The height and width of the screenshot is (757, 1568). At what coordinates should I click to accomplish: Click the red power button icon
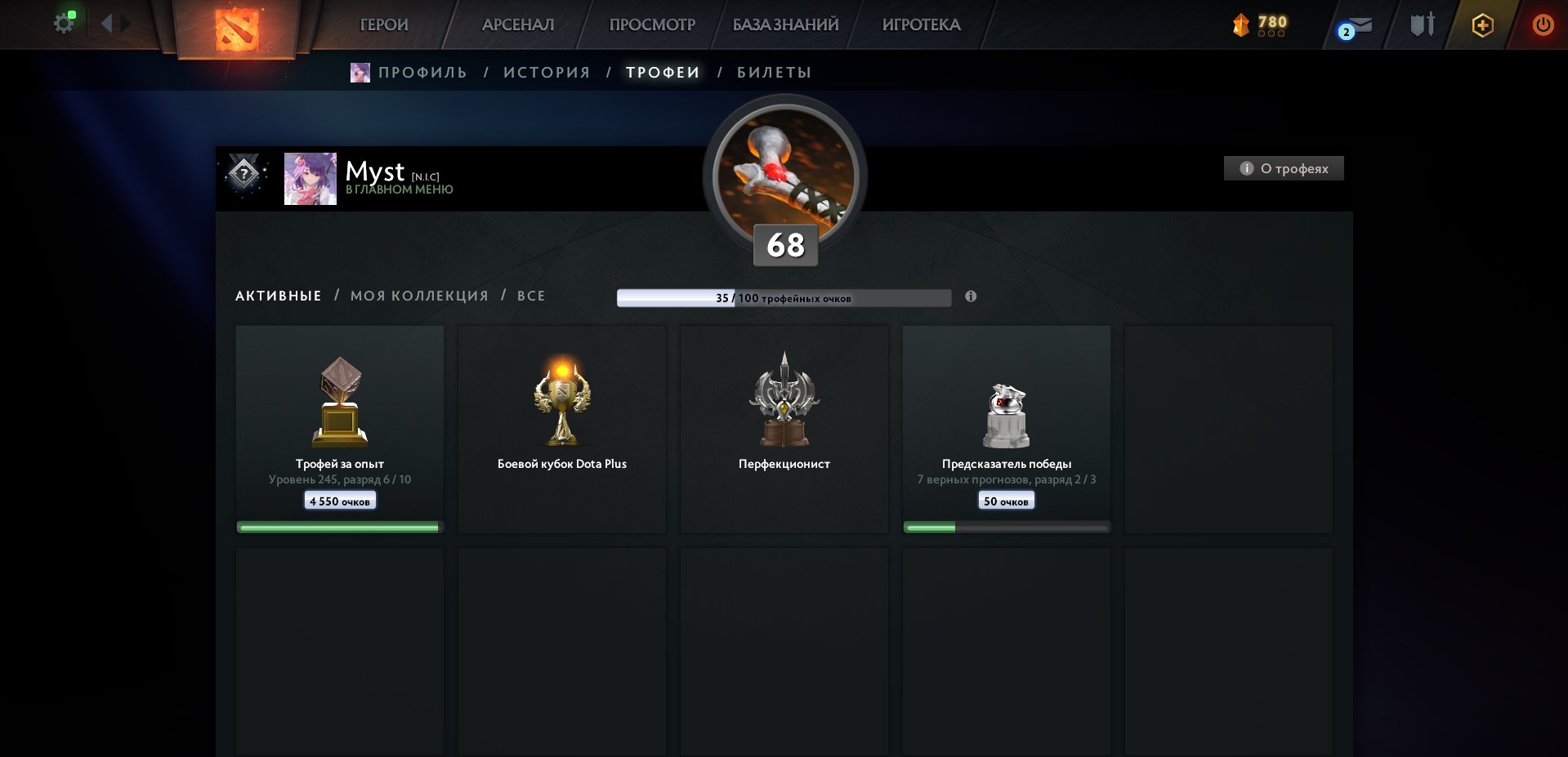1543,24
